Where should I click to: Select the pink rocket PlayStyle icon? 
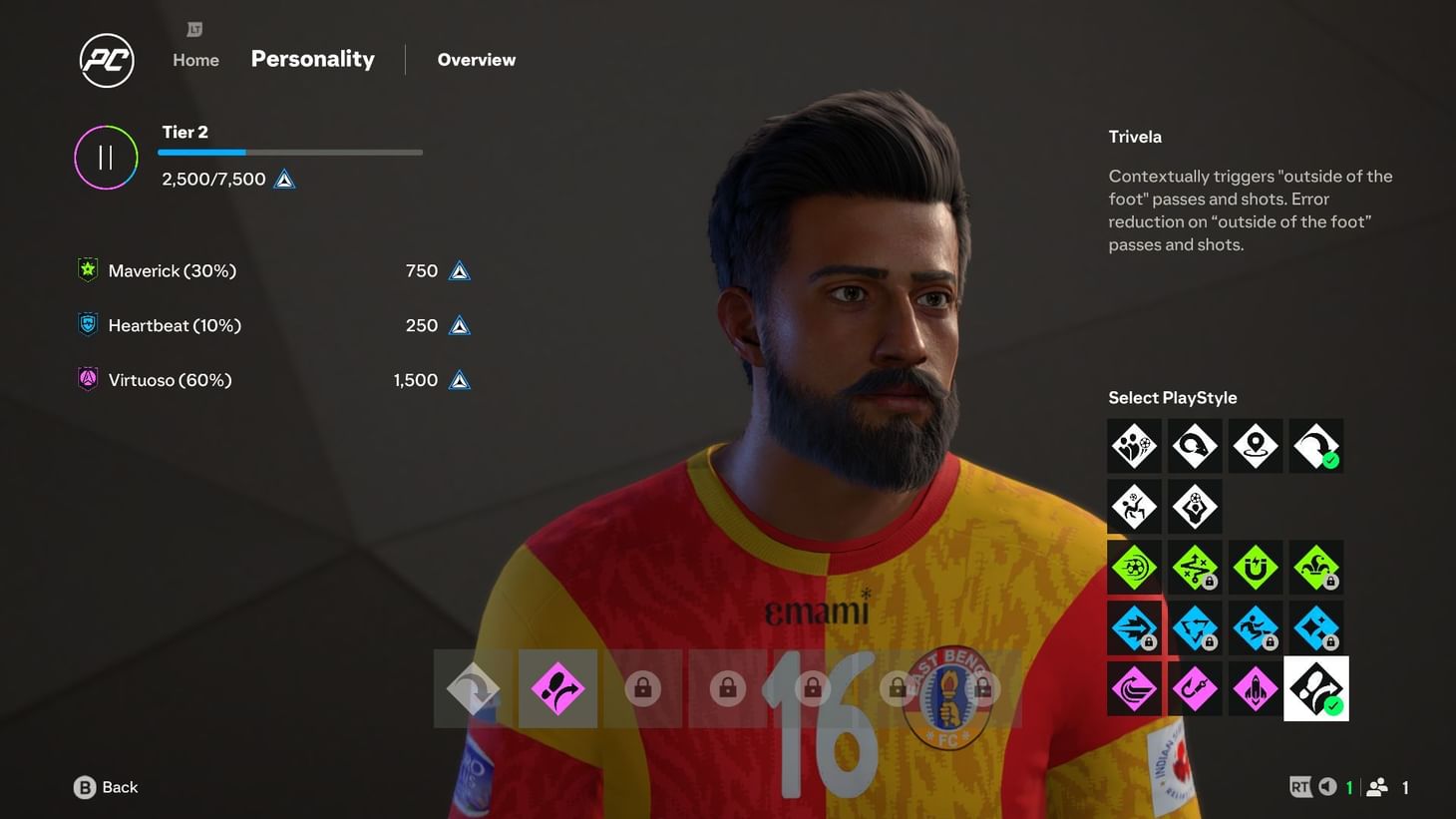pos(1256,688)
